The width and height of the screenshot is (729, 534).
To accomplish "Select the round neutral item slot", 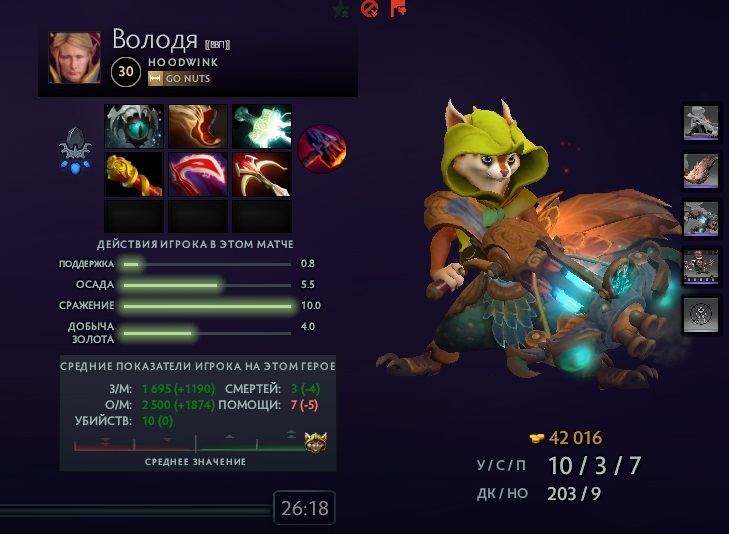I will pos(320,150).
